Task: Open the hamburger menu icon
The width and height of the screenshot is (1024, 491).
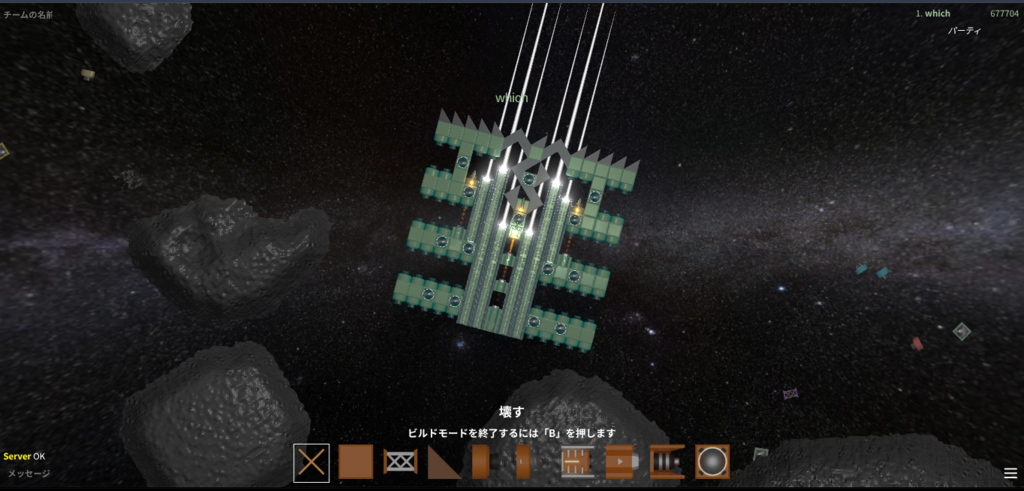Action: [1010, 473]
